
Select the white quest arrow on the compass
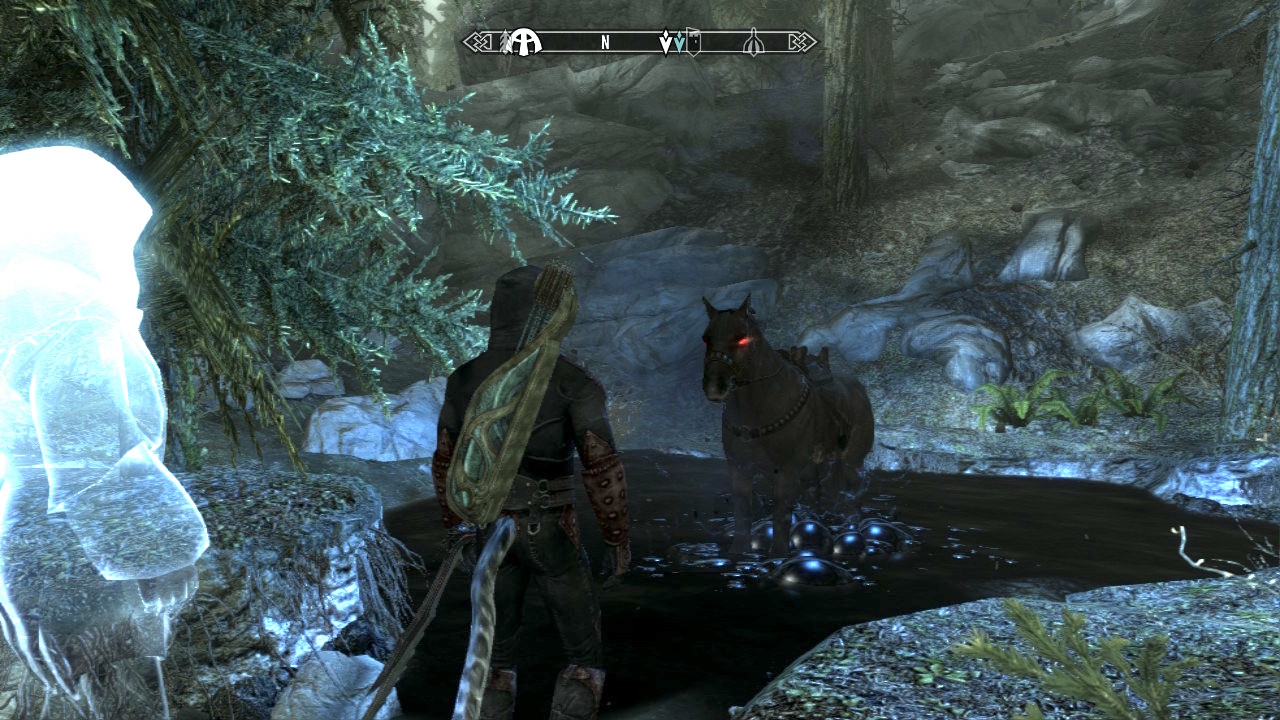pos(666,43)
